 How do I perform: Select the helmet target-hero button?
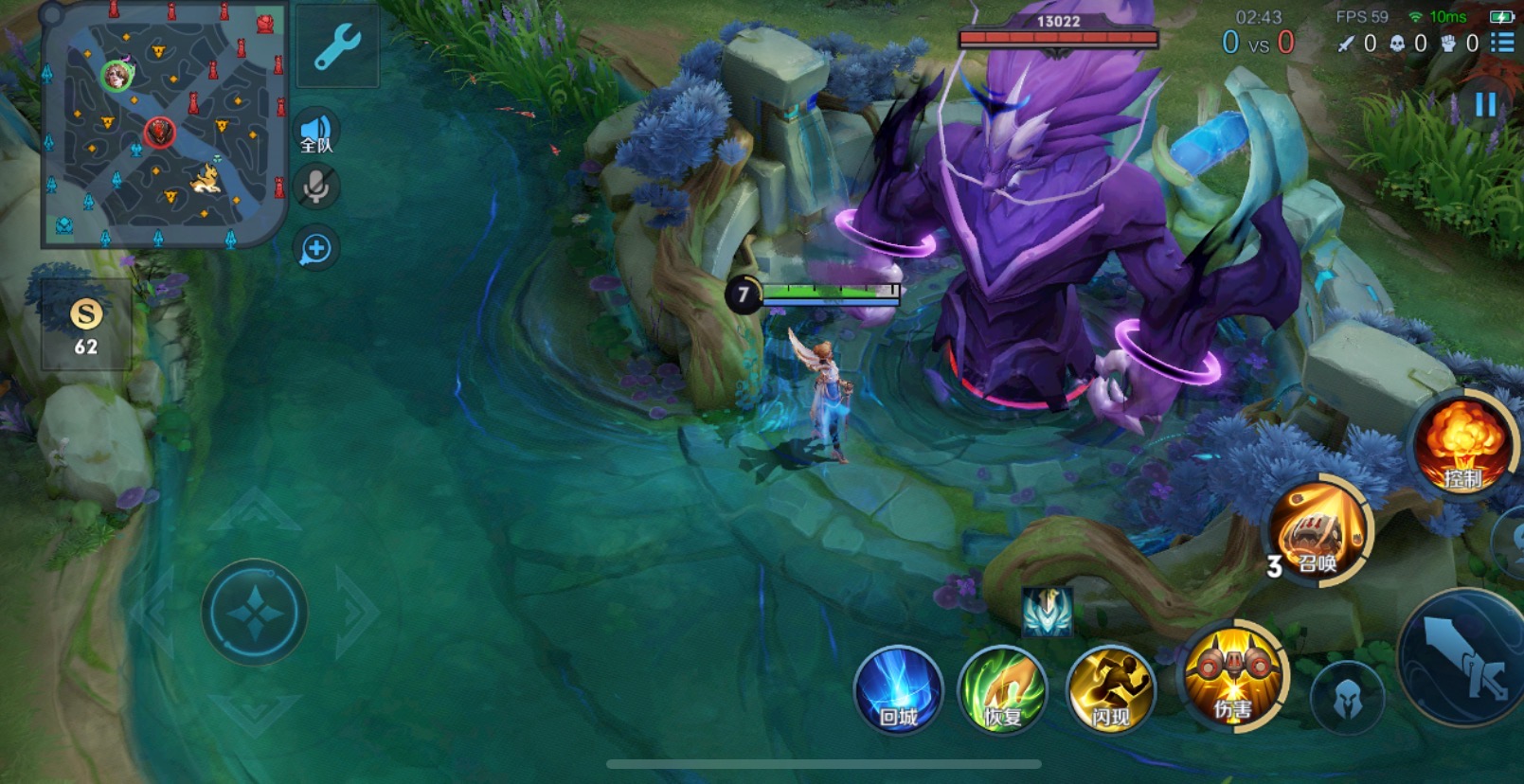(x=1347, y=699)
